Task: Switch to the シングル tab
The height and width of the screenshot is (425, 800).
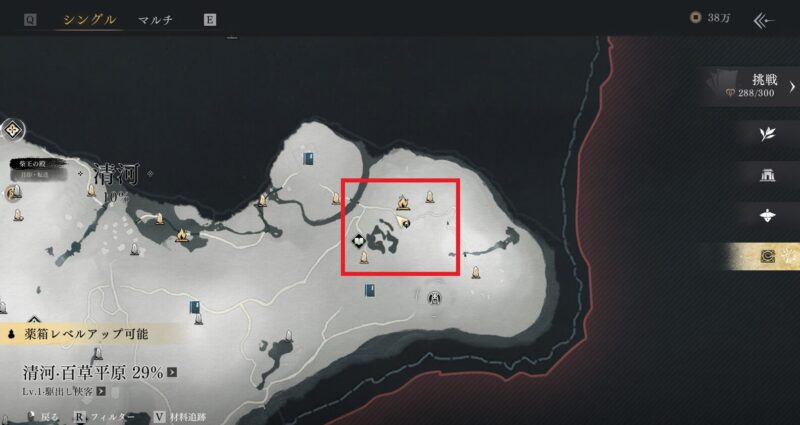Action: [x=89, y=20]
